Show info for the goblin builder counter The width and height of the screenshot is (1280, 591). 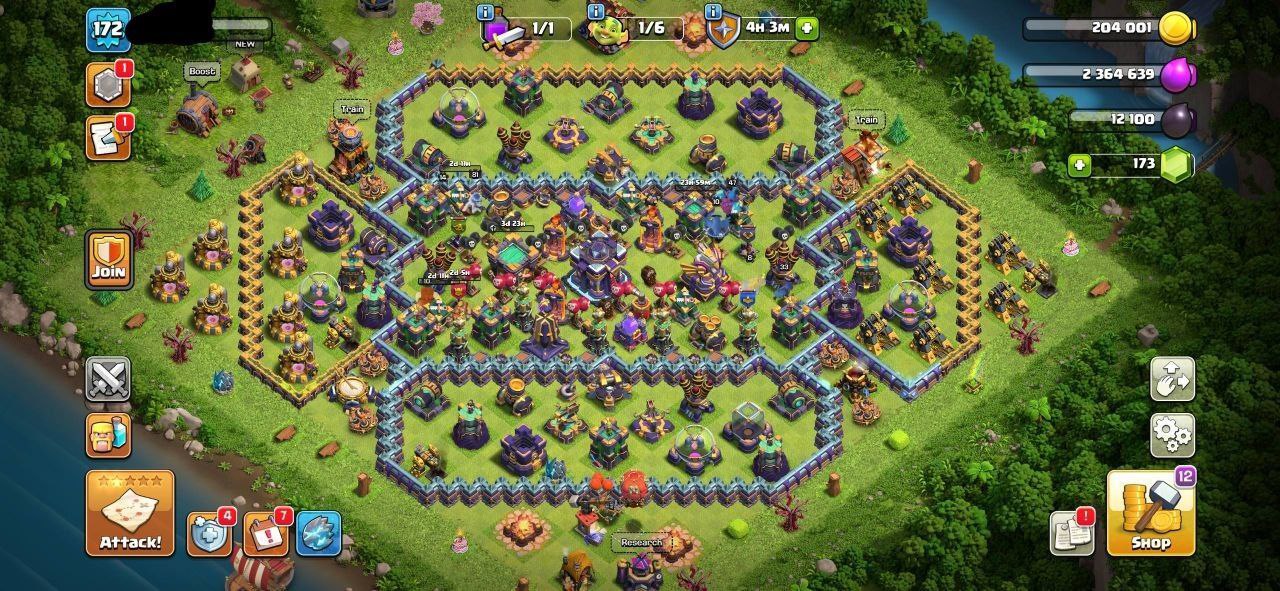point(596,12)
